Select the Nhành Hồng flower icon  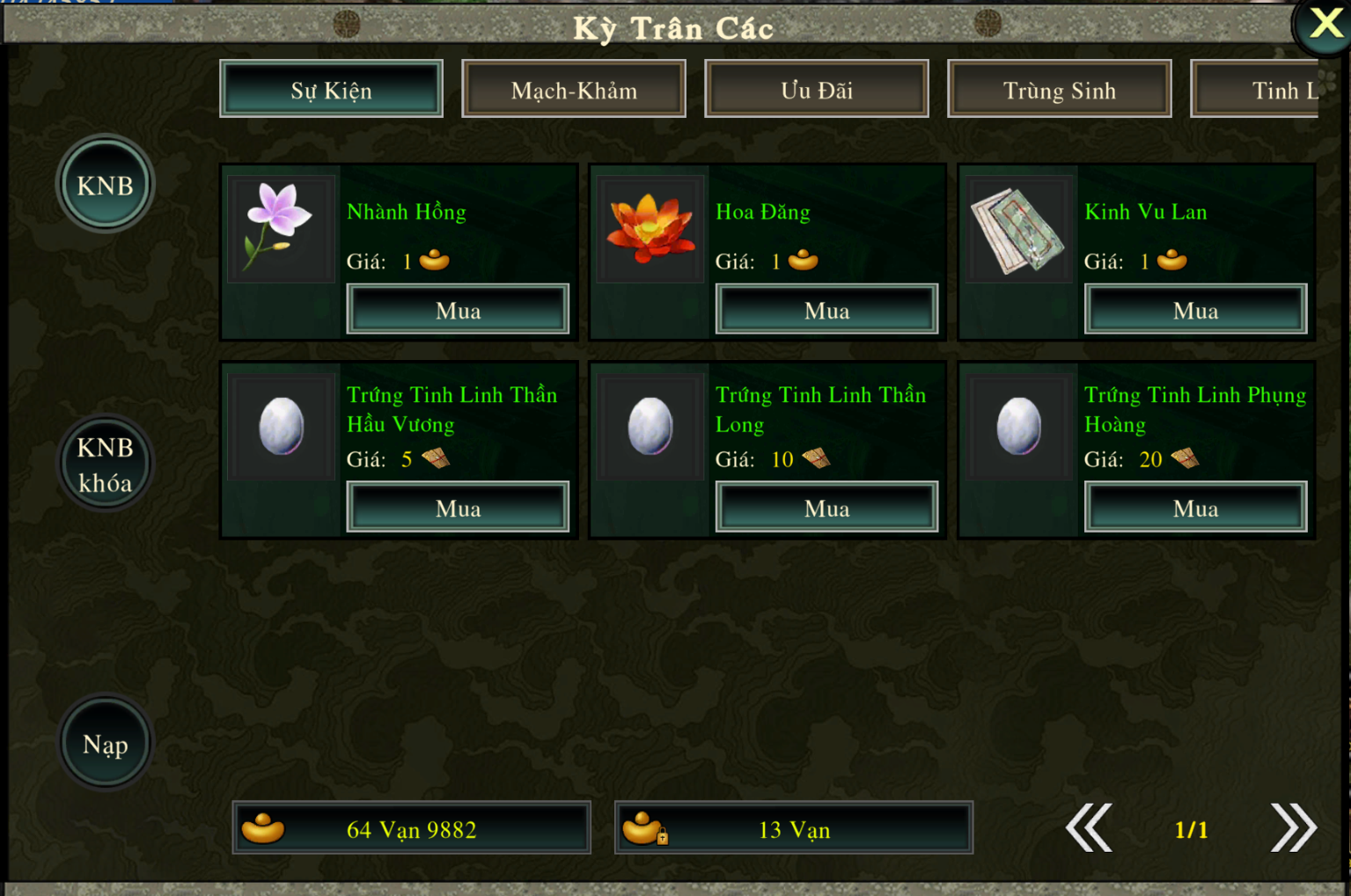coord(281,228)
